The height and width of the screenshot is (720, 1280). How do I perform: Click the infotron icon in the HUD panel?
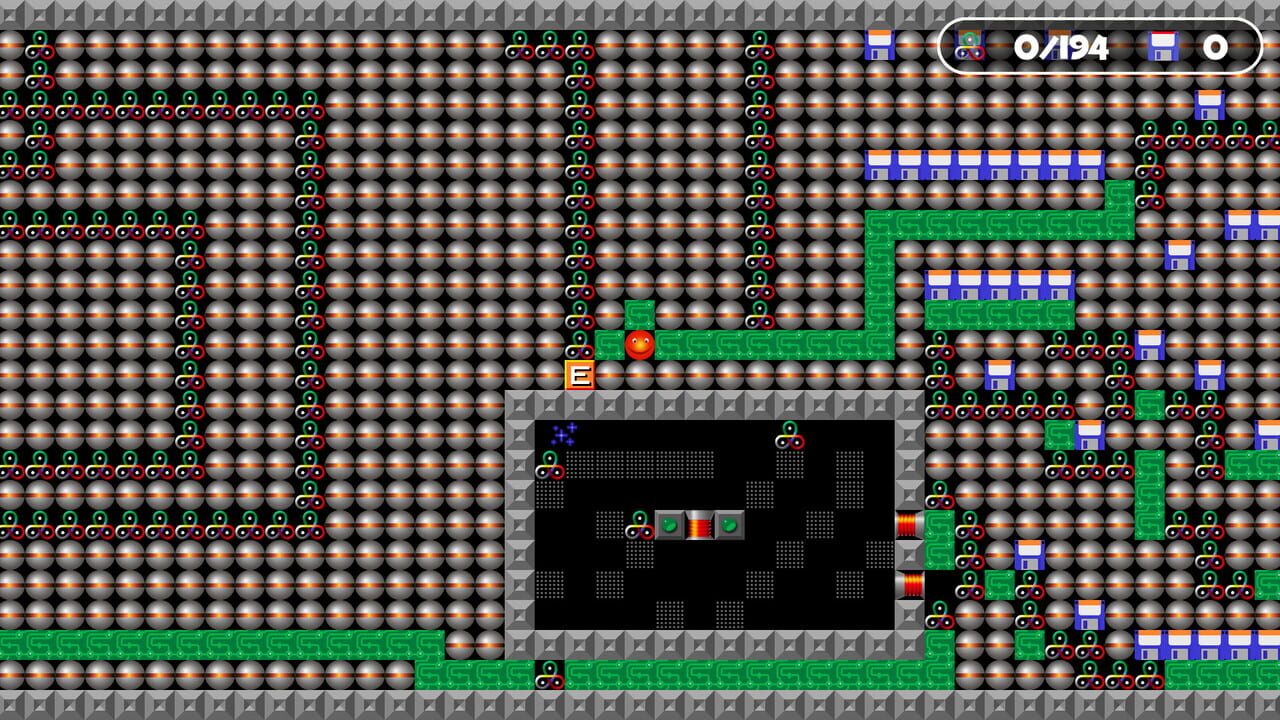click(x=970, y=45)
